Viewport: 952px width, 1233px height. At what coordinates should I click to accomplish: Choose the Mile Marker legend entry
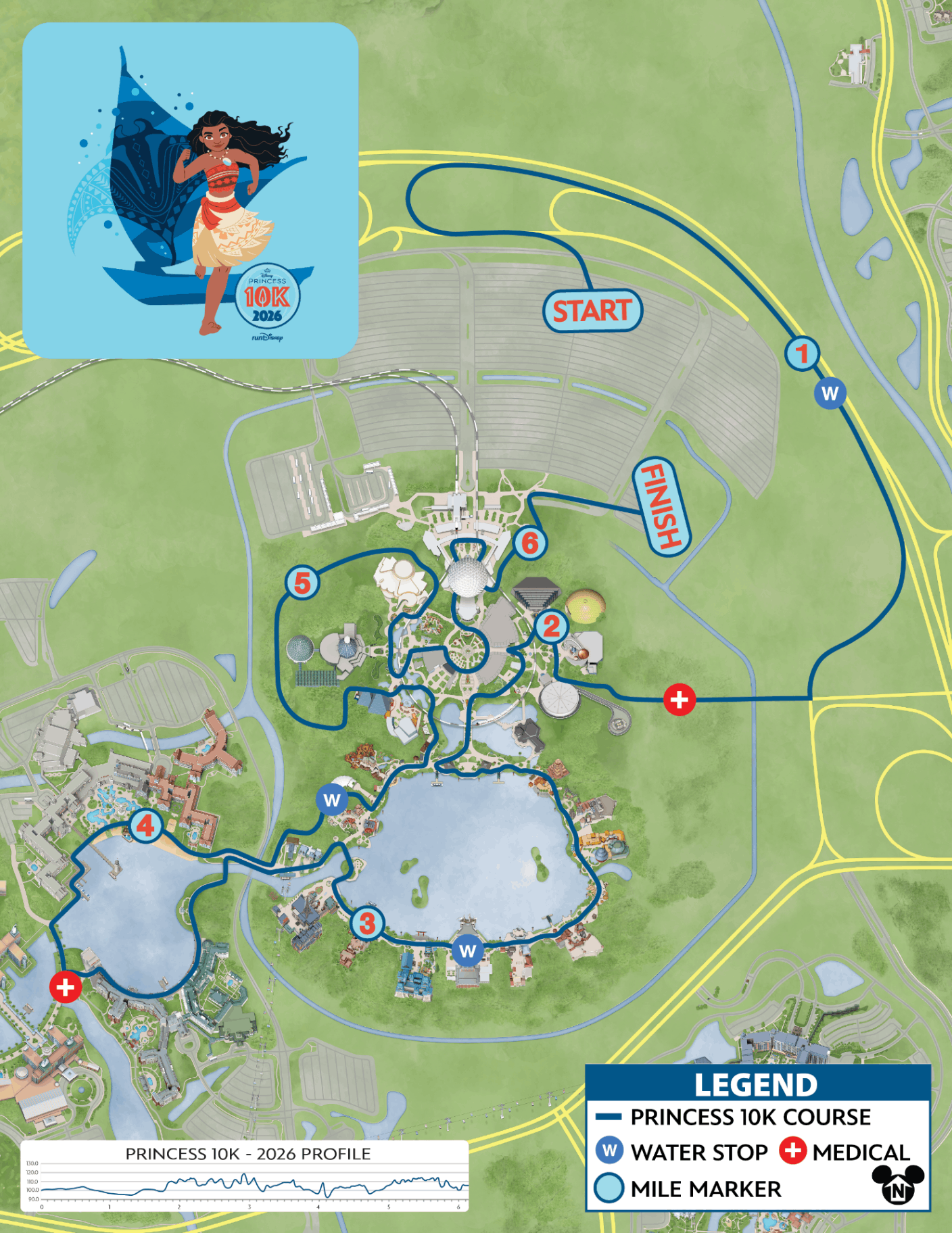688,1188
